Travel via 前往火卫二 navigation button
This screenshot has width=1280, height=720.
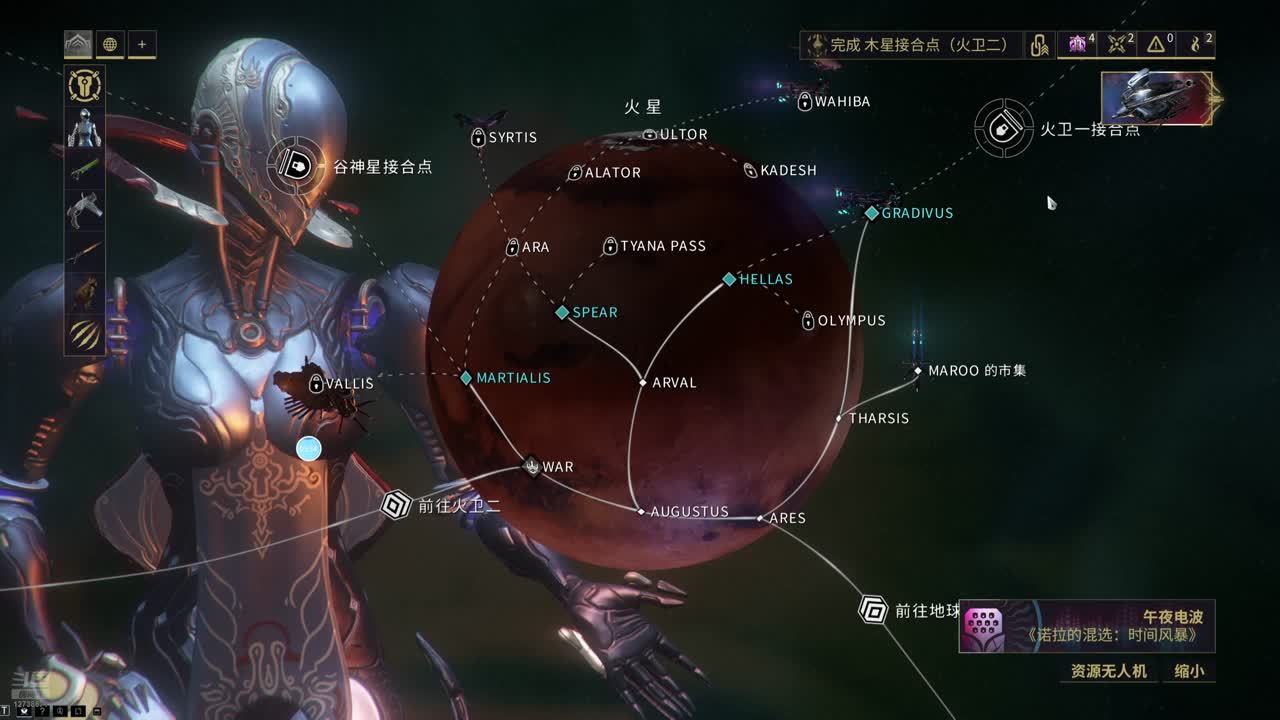(397, 505)
